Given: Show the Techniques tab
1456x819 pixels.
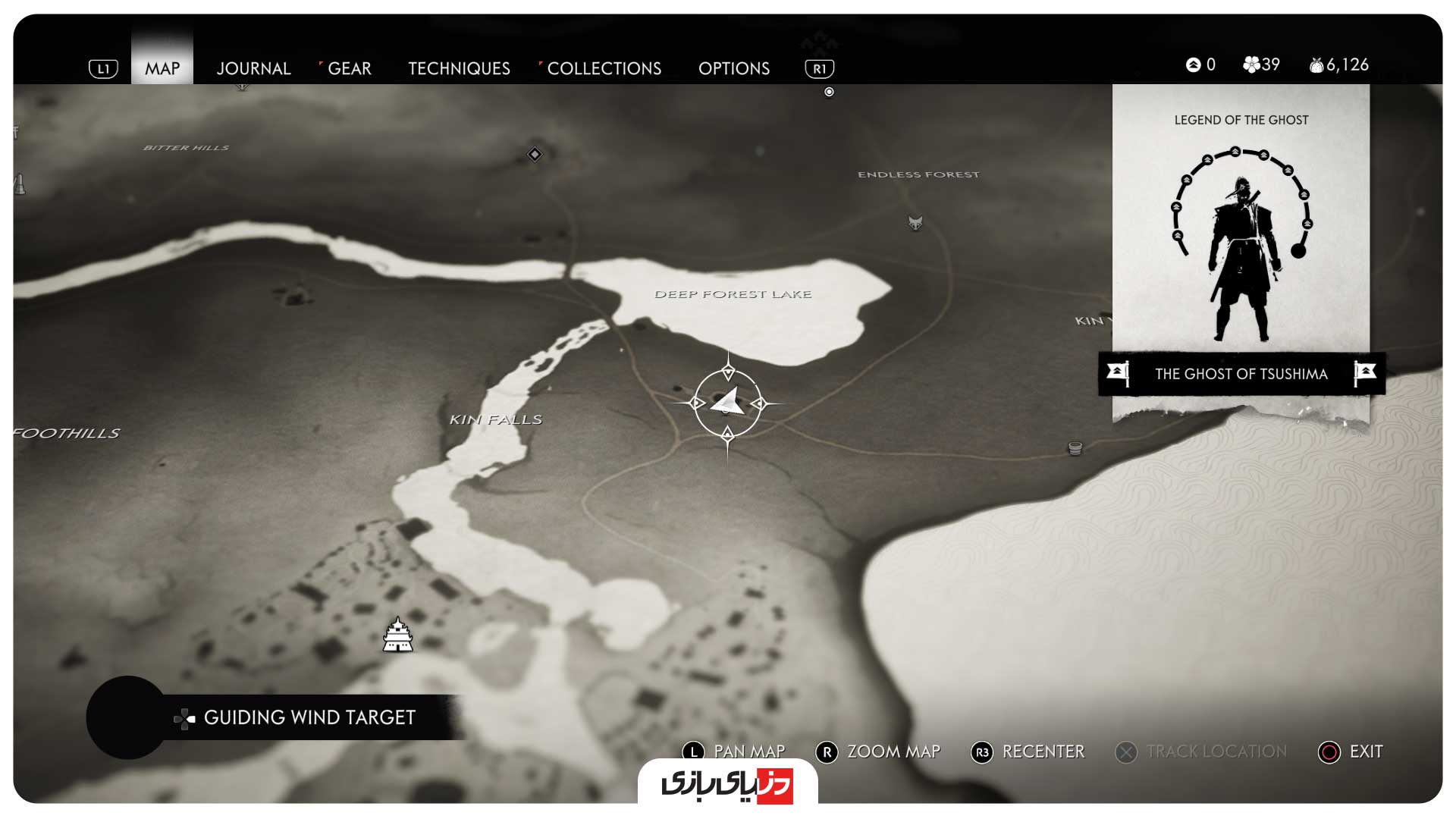Looking at the screenshot, I should [x=459, y=68].
